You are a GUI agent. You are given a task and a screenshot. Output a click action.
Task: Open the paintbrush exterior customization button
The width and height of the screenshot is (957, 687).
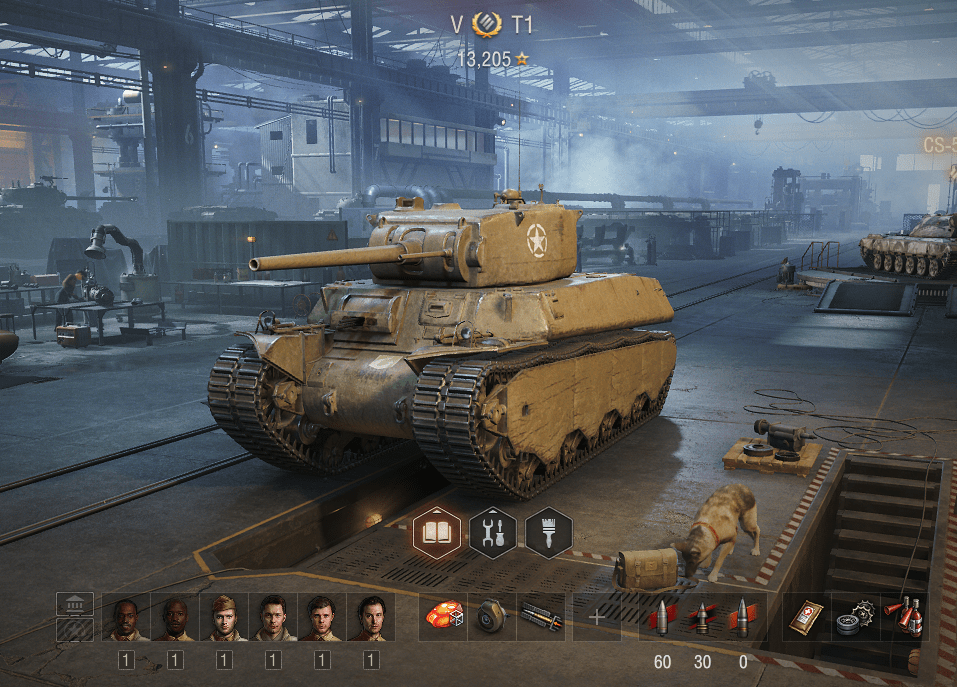(548, 532)
